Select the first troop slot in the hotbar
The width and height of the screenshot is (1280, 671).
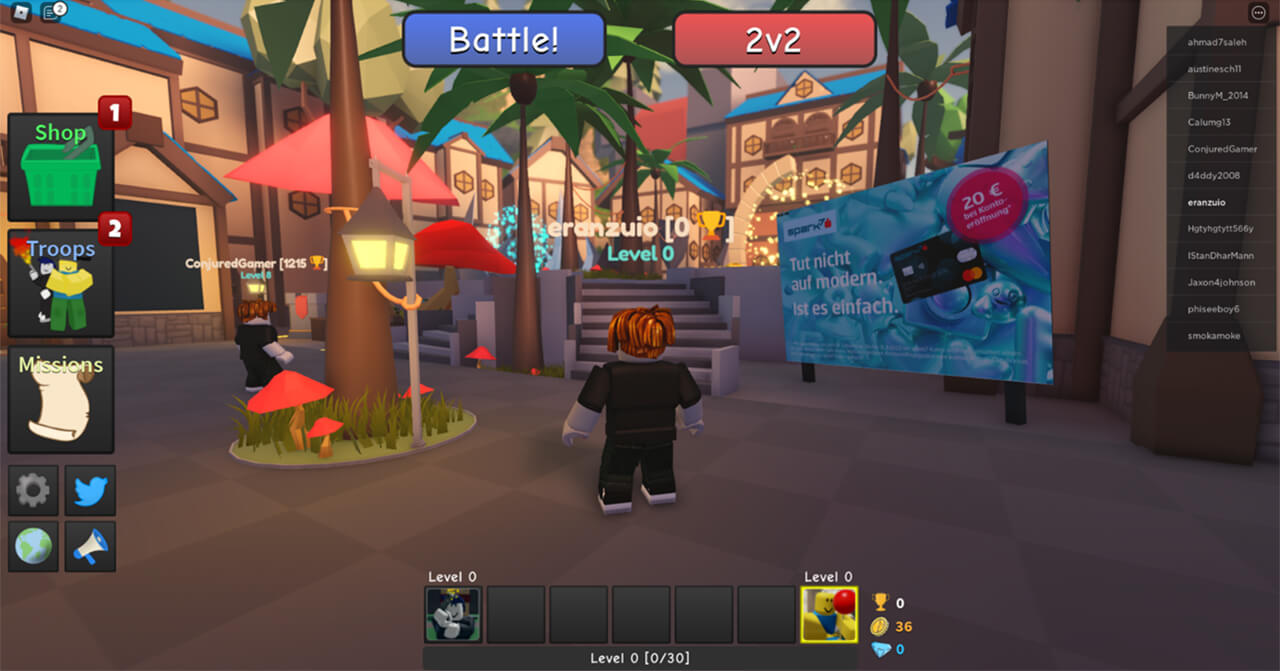[x=453, y=614]
